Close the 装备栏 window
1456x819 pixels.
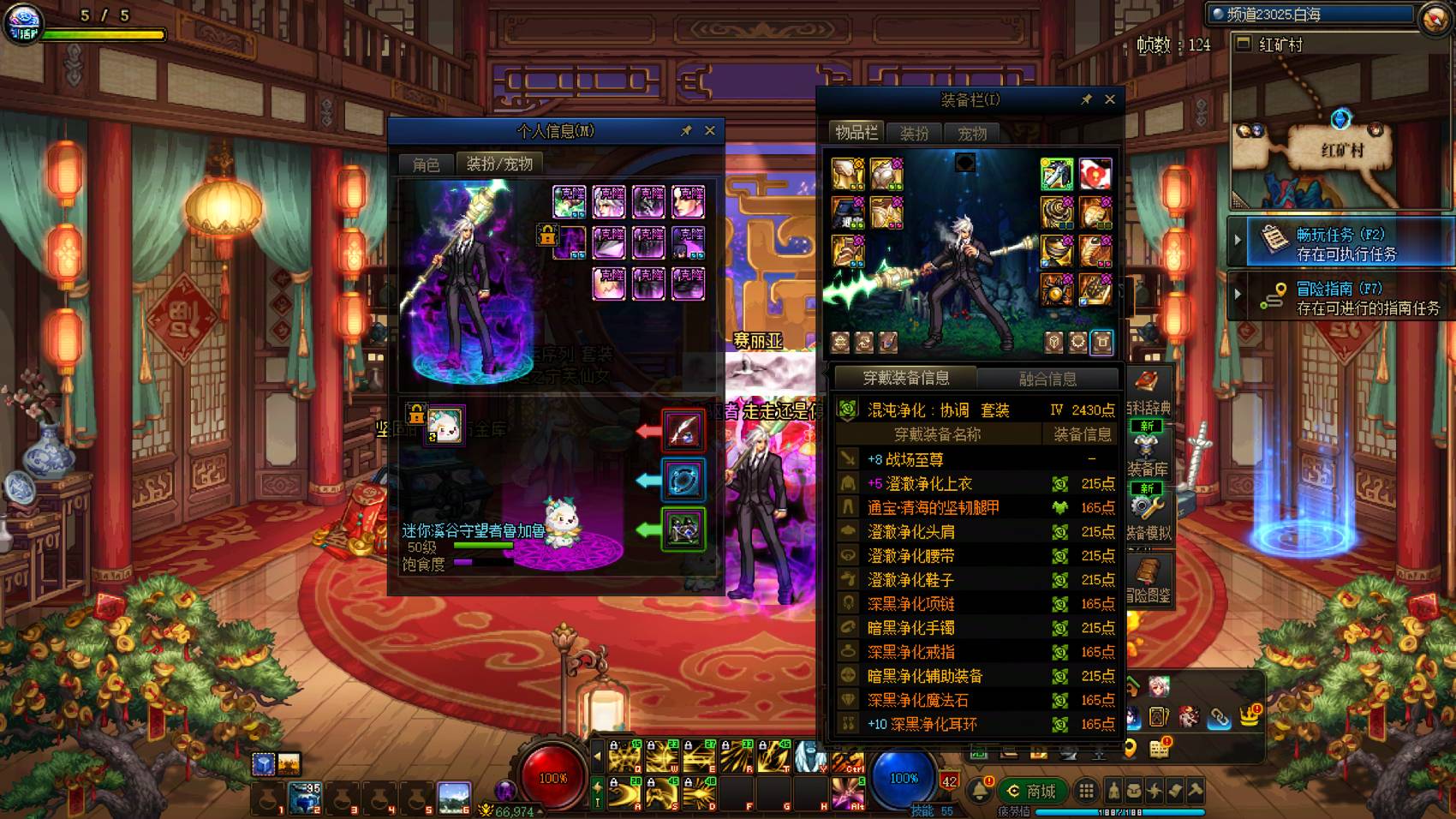coord(1110,99)
